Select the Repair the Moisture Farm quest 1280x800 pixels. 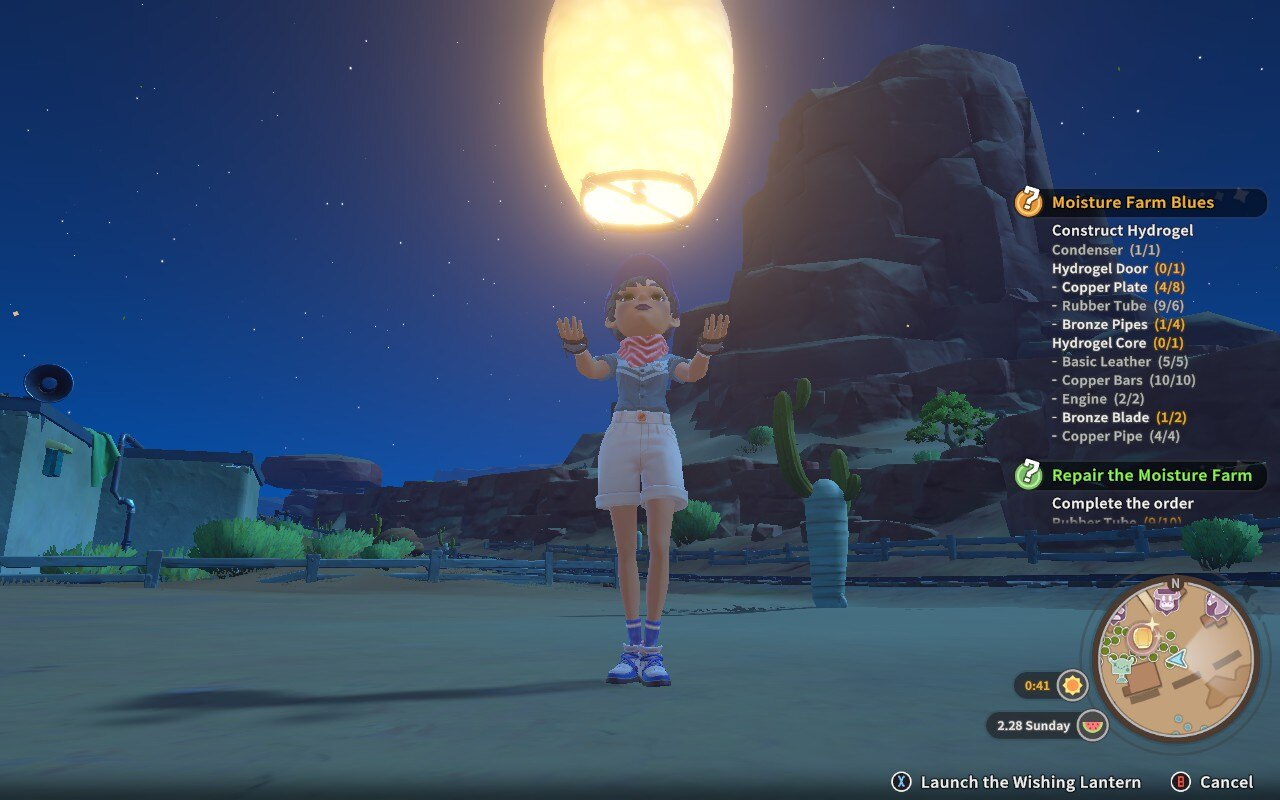pos(1150,475)
